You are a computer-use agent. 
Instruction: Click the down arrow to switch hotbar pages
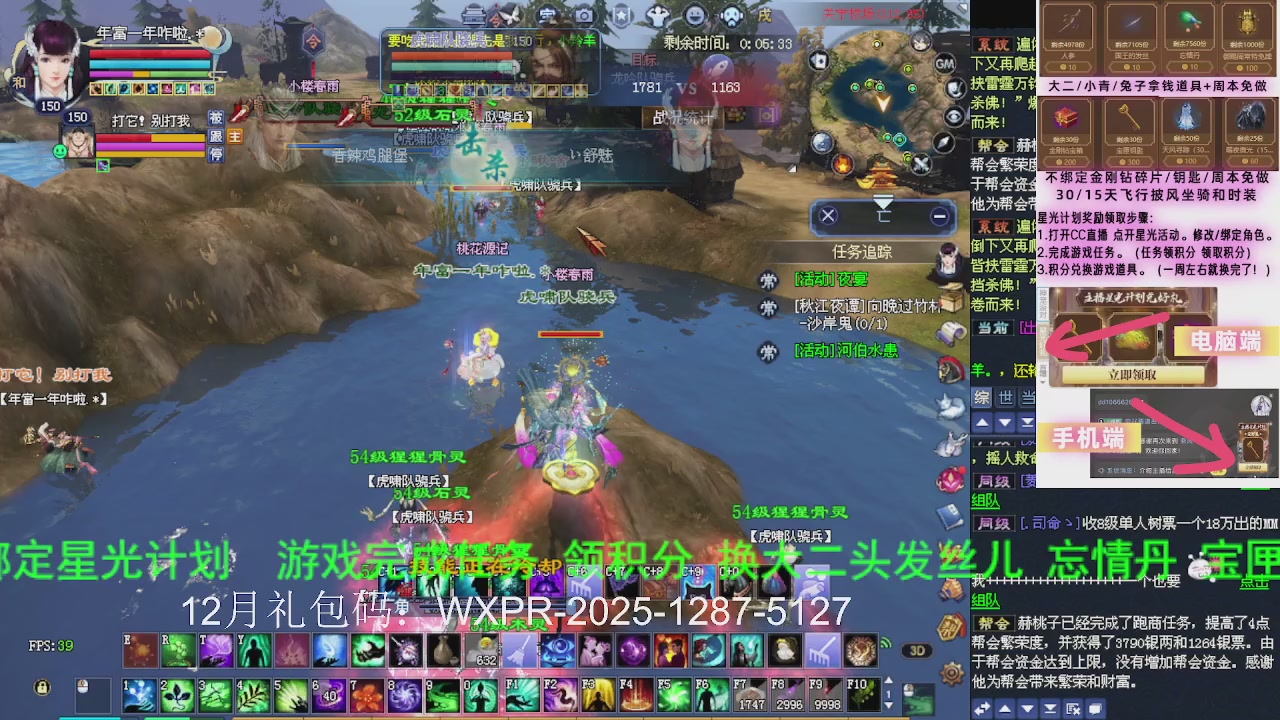coord(888,706)
